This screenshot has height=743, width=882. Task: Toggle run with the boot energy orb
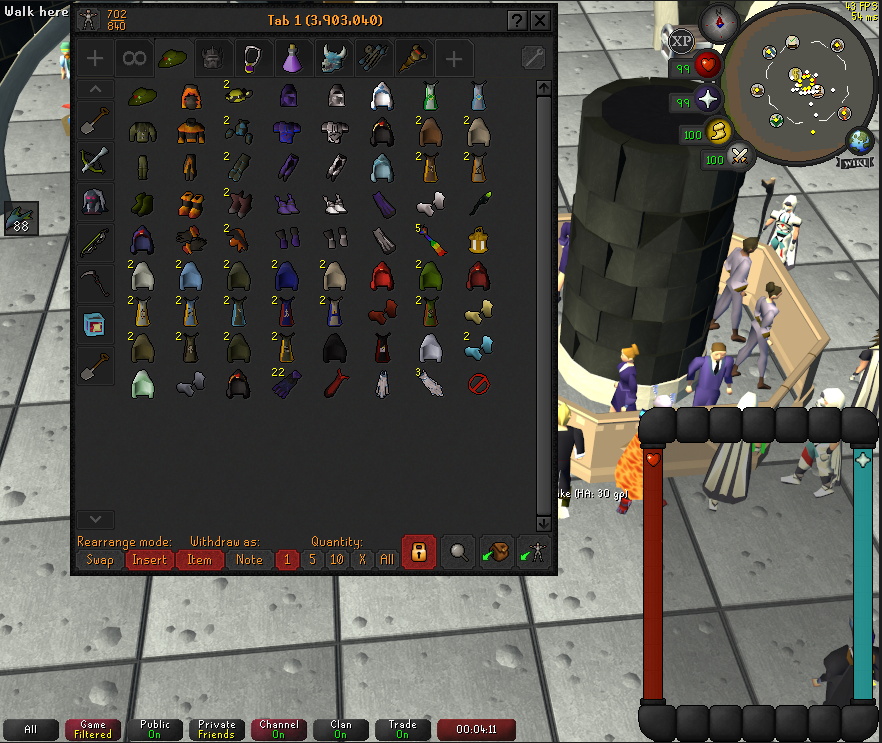tap(720, 131)
